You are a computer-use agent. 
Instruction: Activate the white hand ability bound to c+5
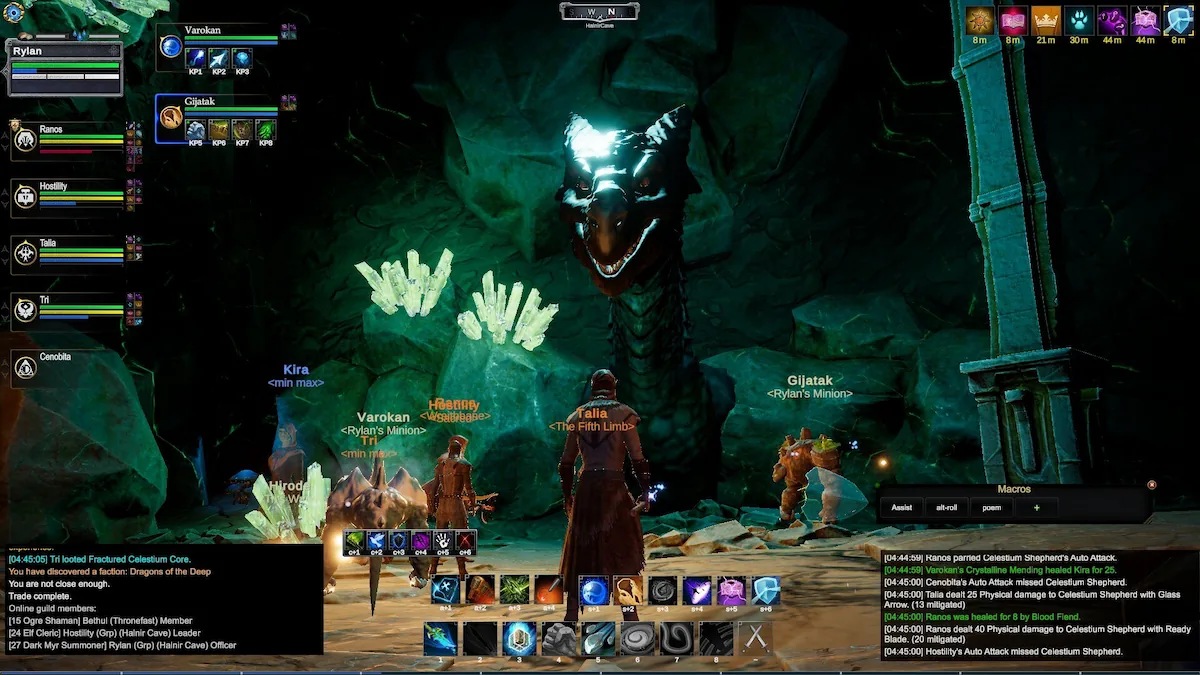(442, 541)
